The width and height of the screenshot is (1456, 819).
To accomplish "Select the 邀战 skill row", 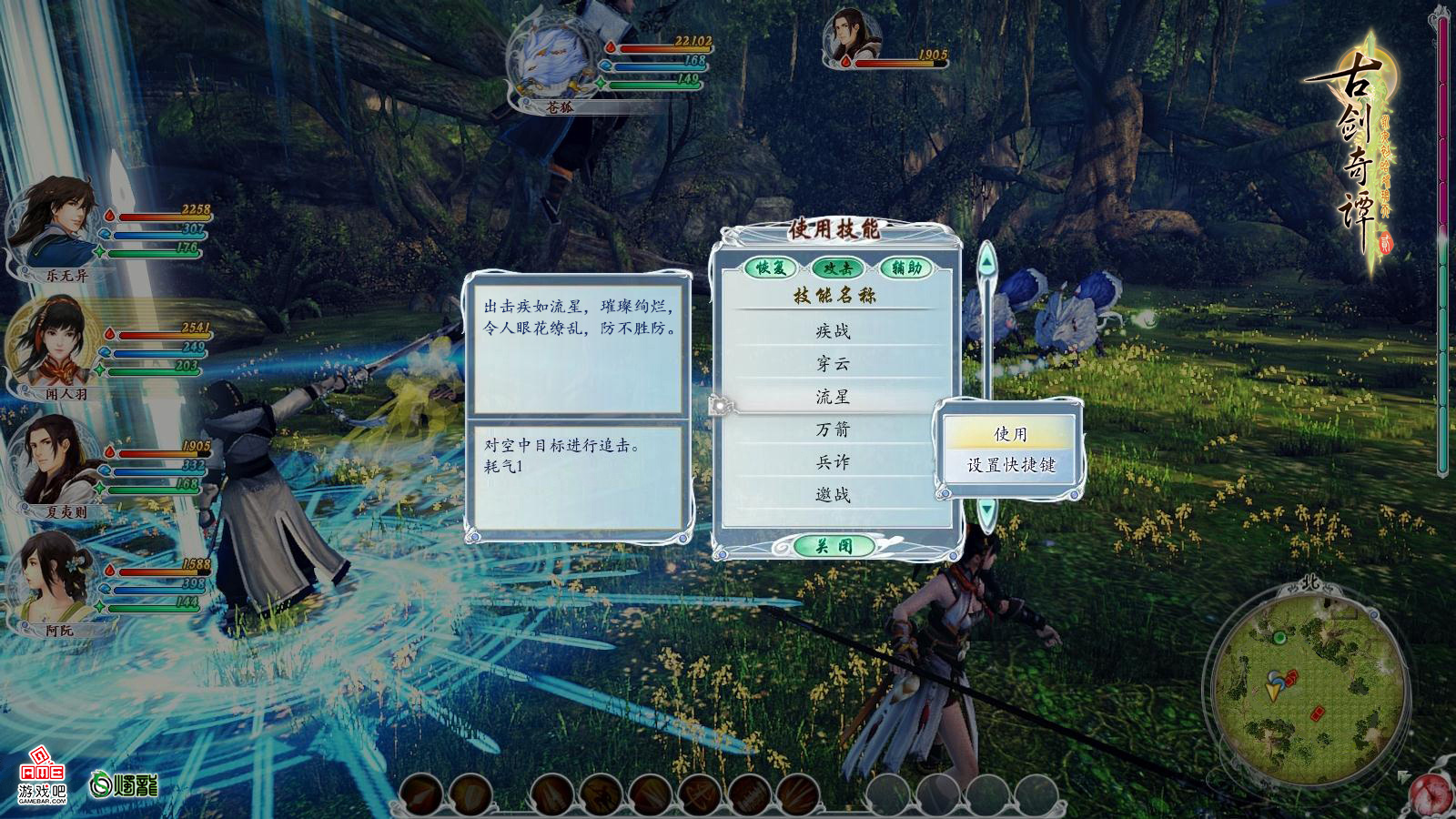I will coord(833,495).
